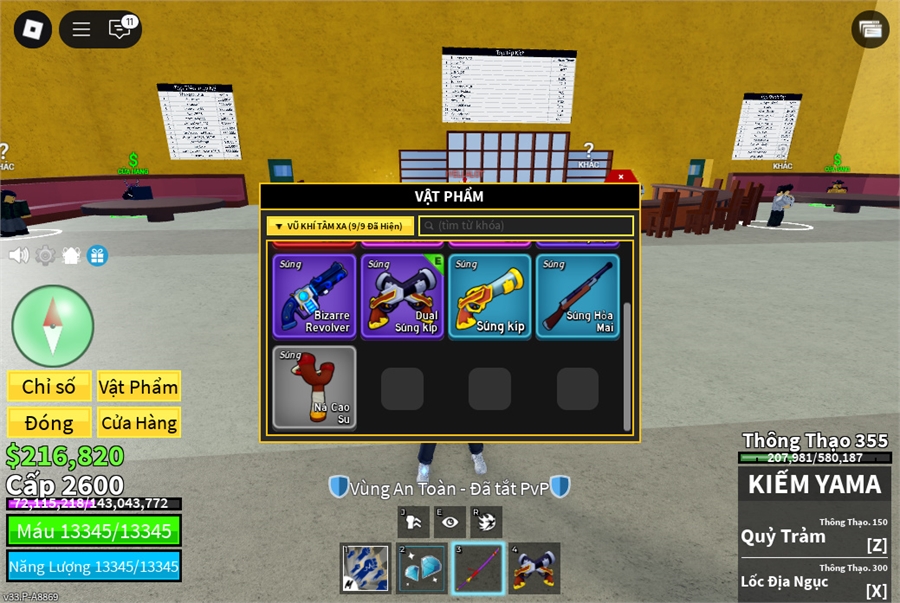This screenshot has width=900, height=603.
Task: Toggle sound with the speaker icon
Action: point(18,255)
